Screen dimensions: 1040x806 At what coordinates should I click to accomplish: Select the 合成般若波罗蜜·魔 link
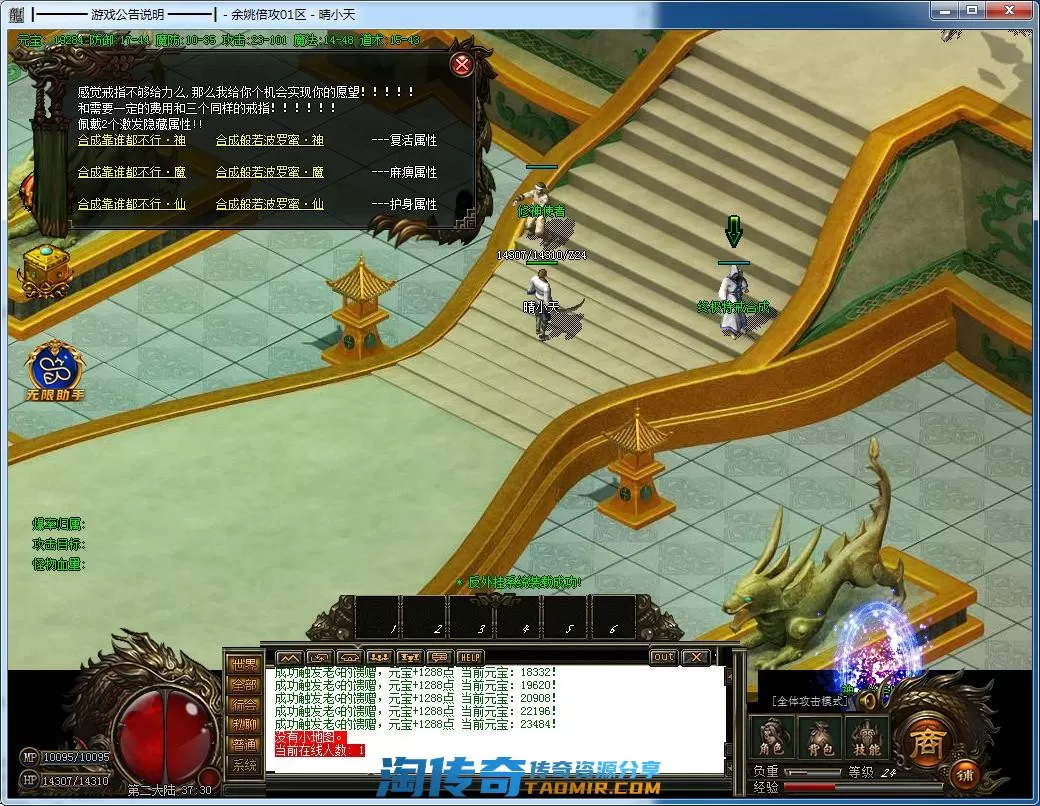270,172
